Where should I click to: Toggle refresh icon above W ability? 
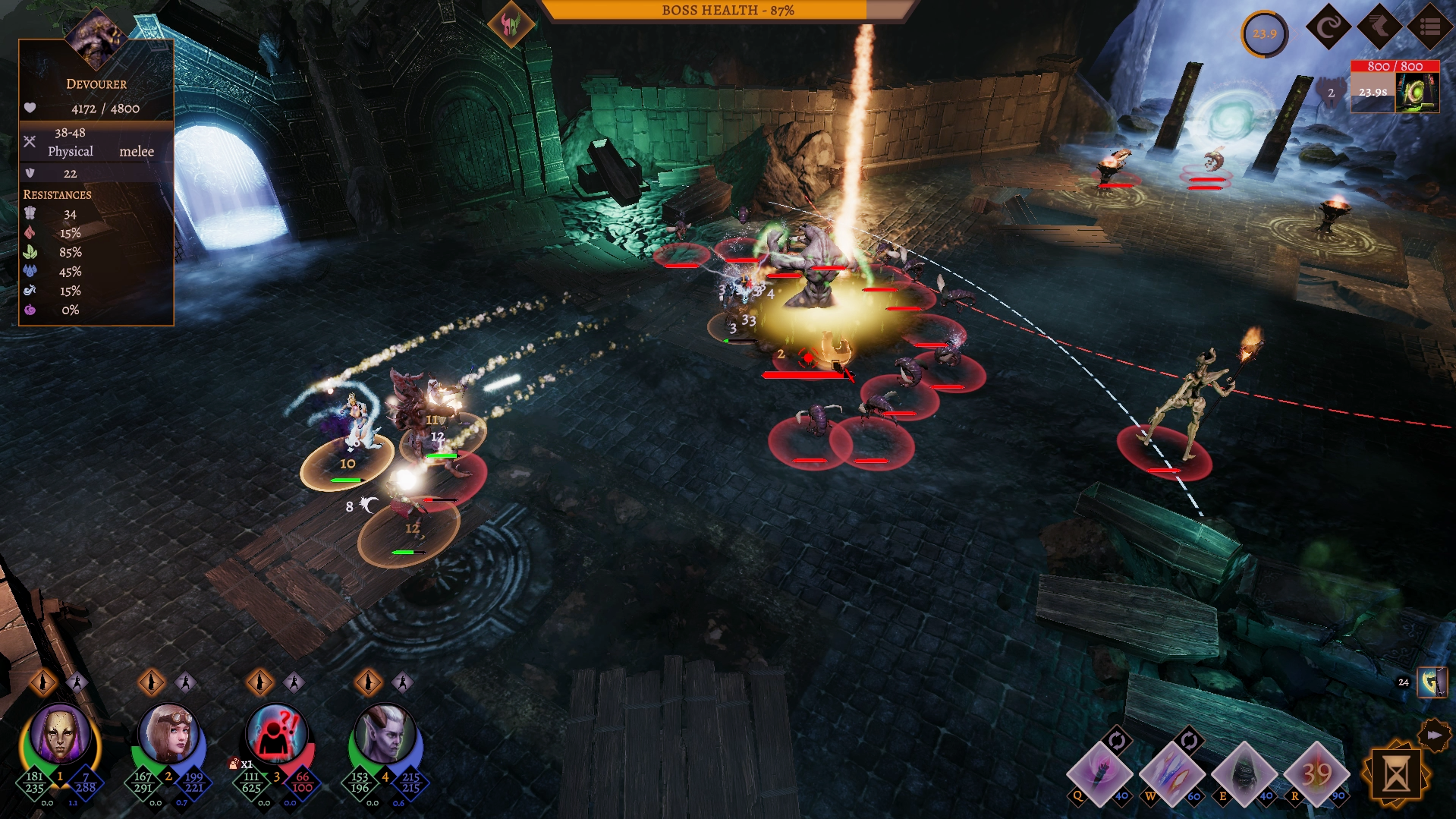point(1189,740)
